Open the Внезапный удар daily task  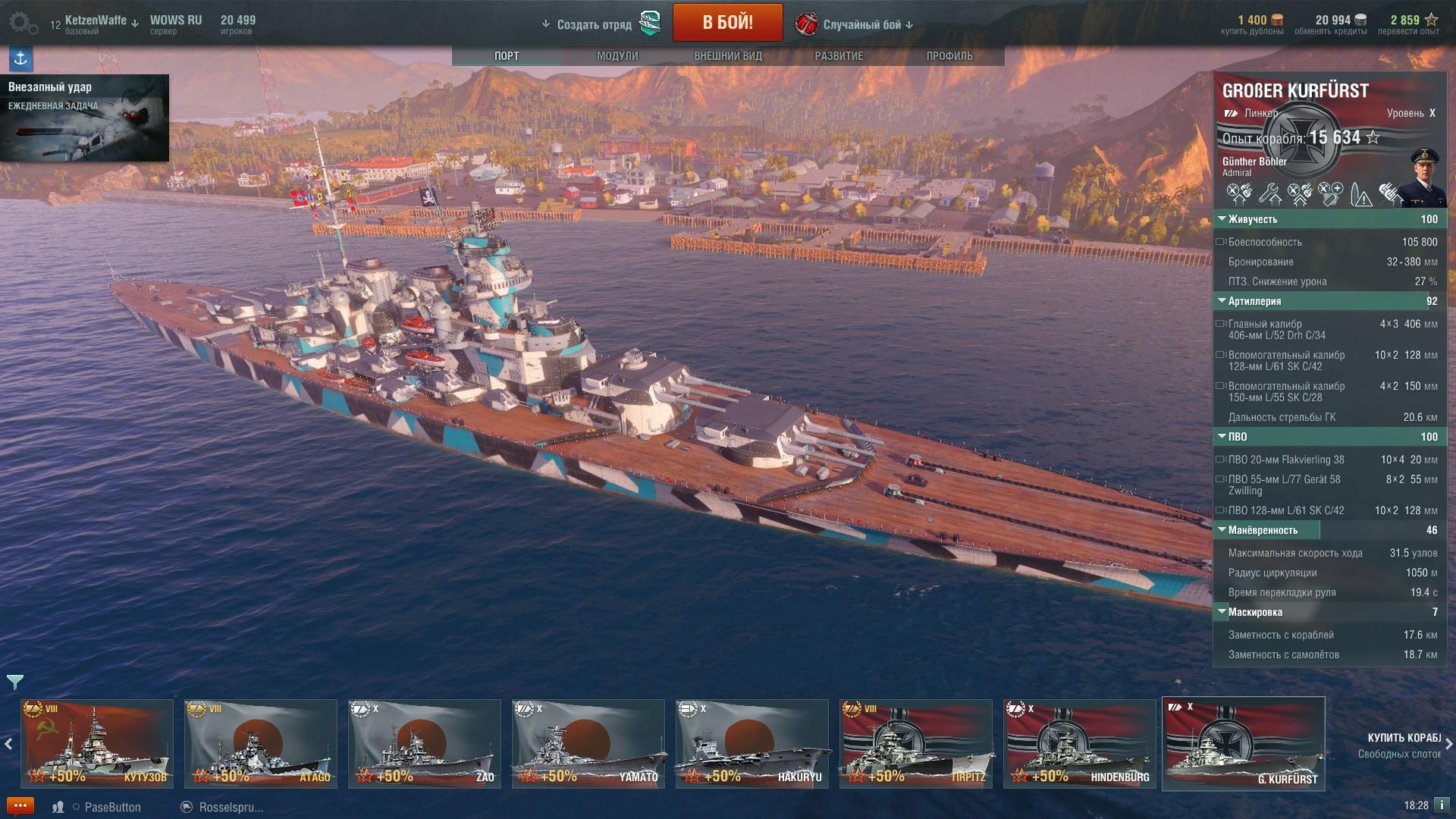85,118
